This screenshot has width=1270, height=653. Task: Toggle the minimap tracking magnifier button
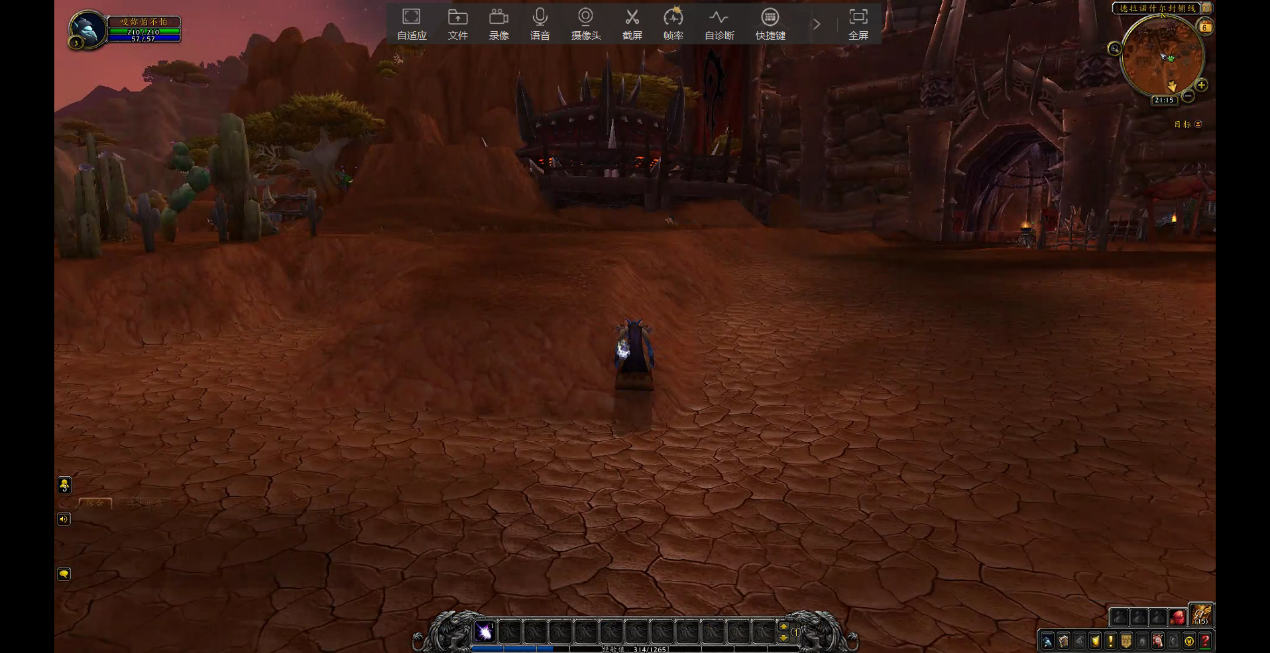[1115, 48]
